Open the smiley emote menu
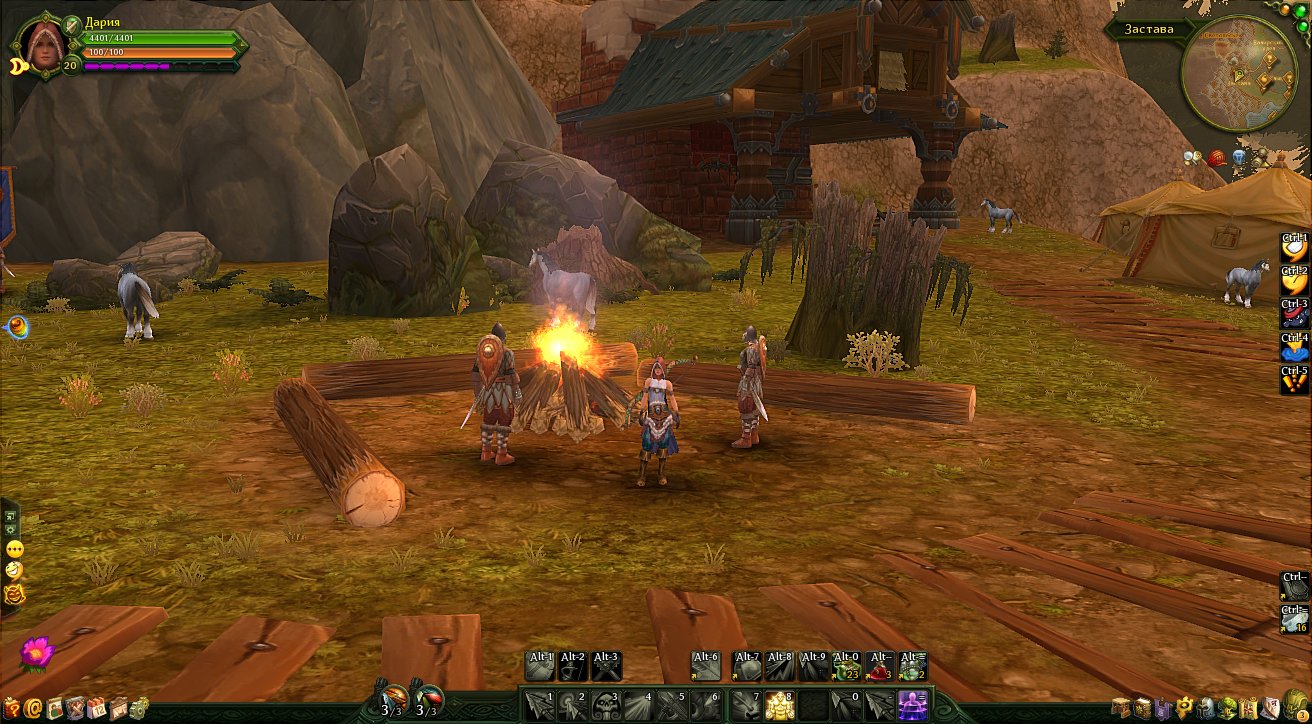 pos(14,549)
